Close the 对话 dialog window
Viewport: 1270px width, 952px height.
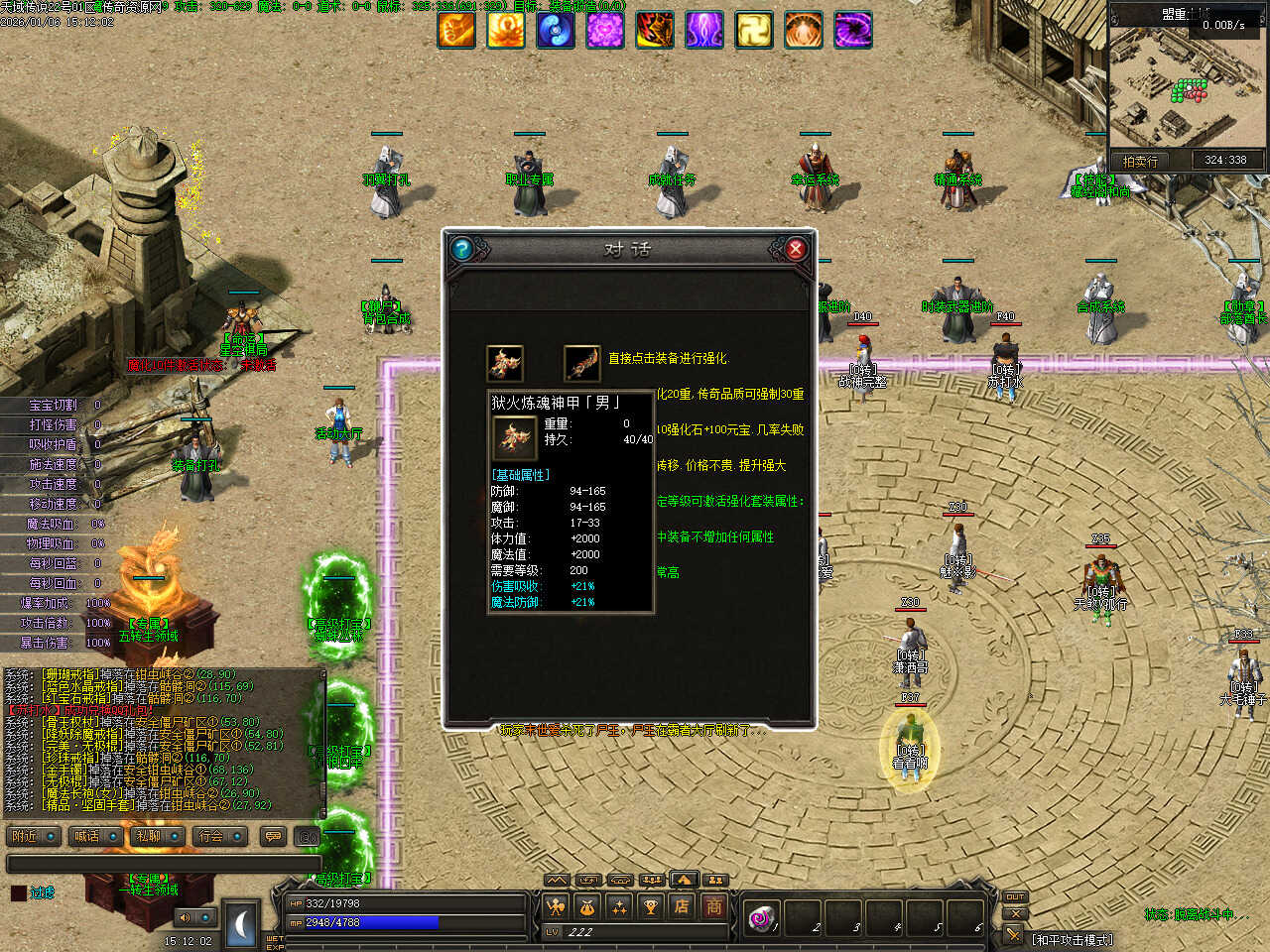coord(795,249)
